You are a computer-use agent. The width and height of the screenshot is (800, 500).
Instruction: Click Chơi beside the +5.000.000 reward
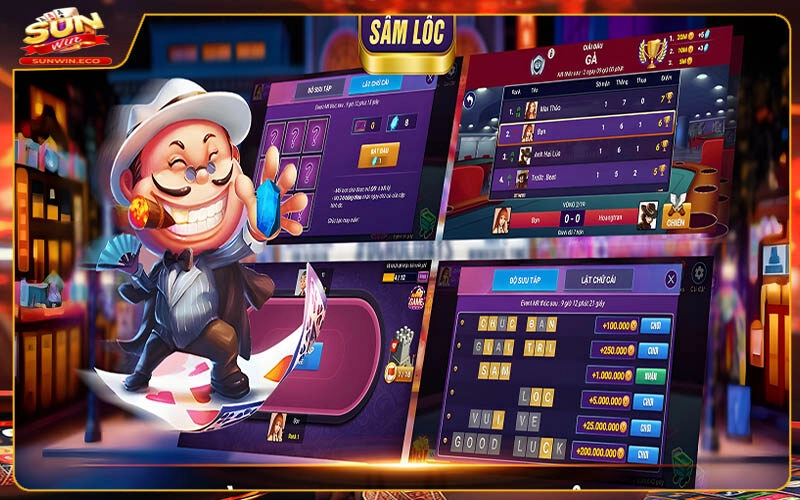(x=647, y=401)
